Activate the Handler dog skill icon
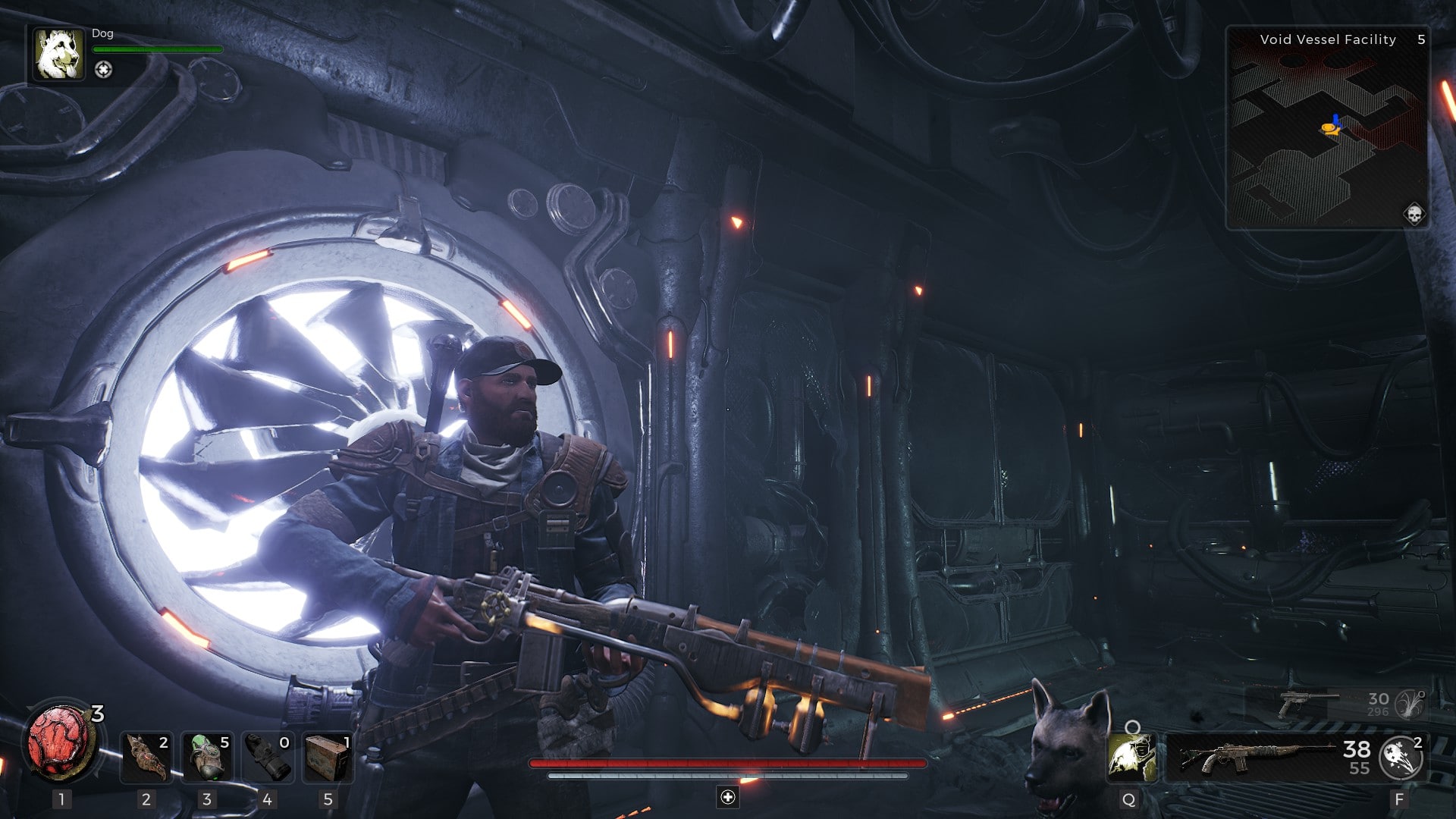The height and width of the screenshot is (819, 1456). (1131, 758)
